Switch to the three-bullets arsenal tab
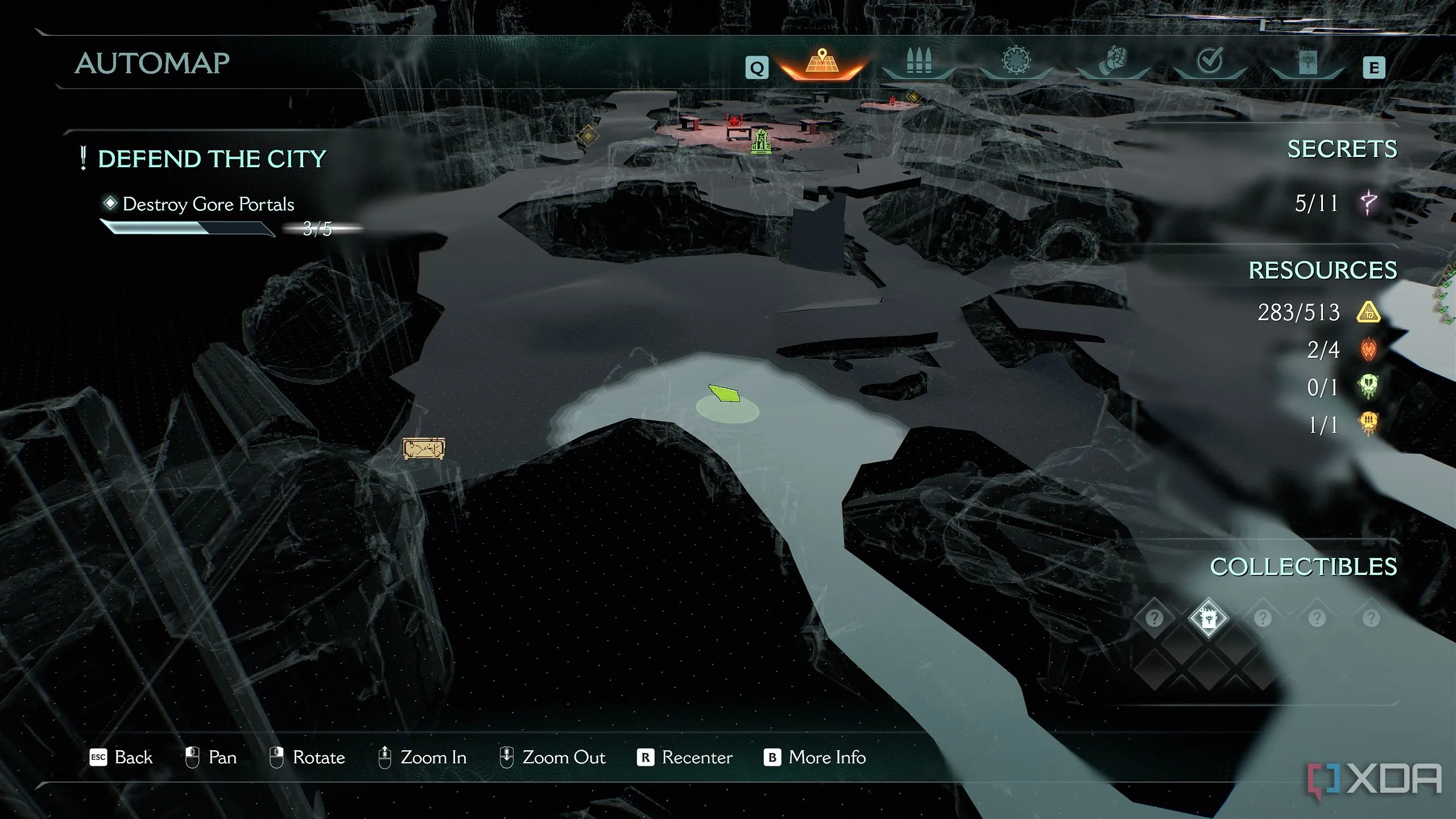 coord(919,61)
